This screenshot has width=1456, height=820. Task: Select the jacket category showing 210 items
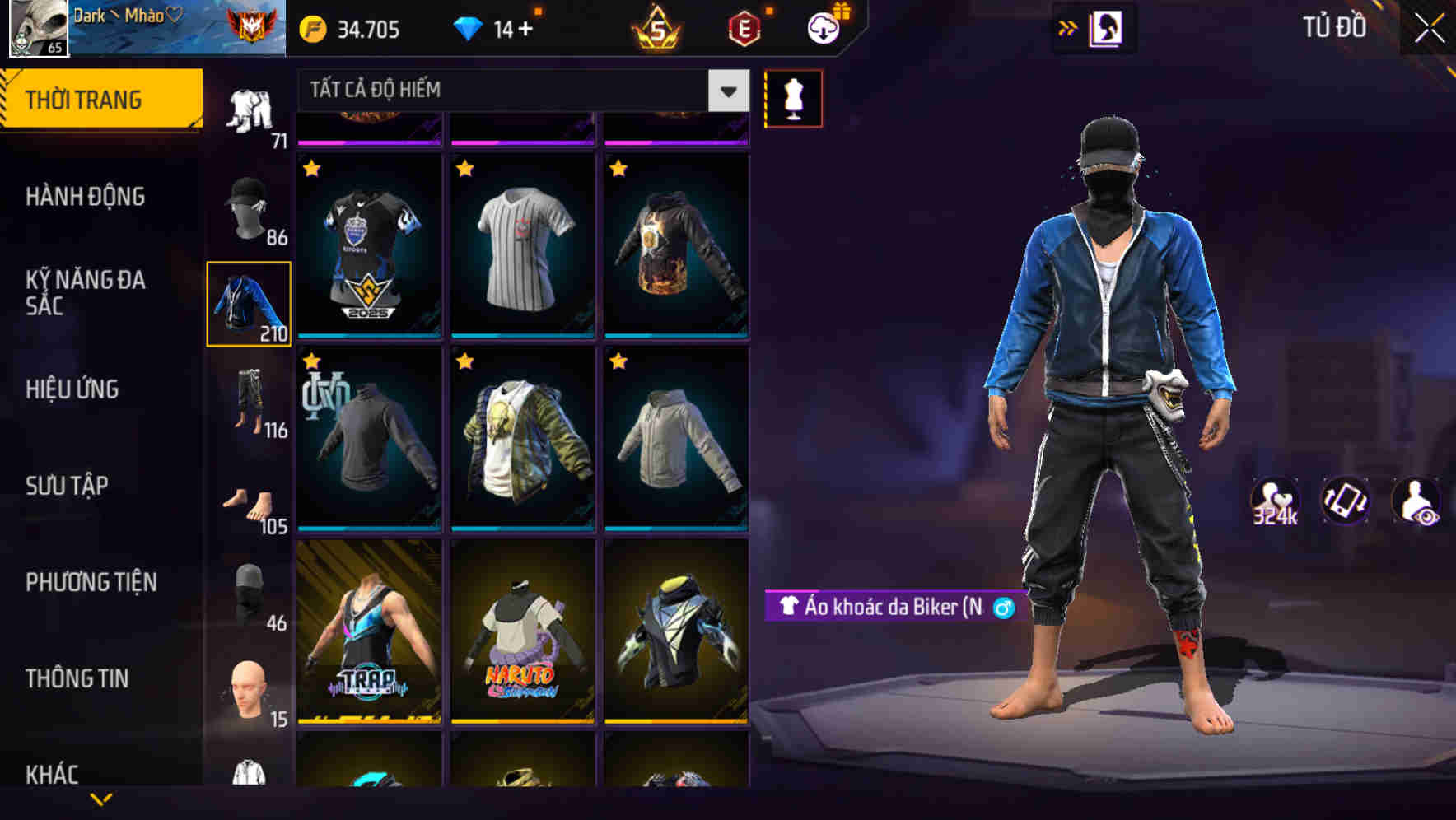(x=249, y=302)
